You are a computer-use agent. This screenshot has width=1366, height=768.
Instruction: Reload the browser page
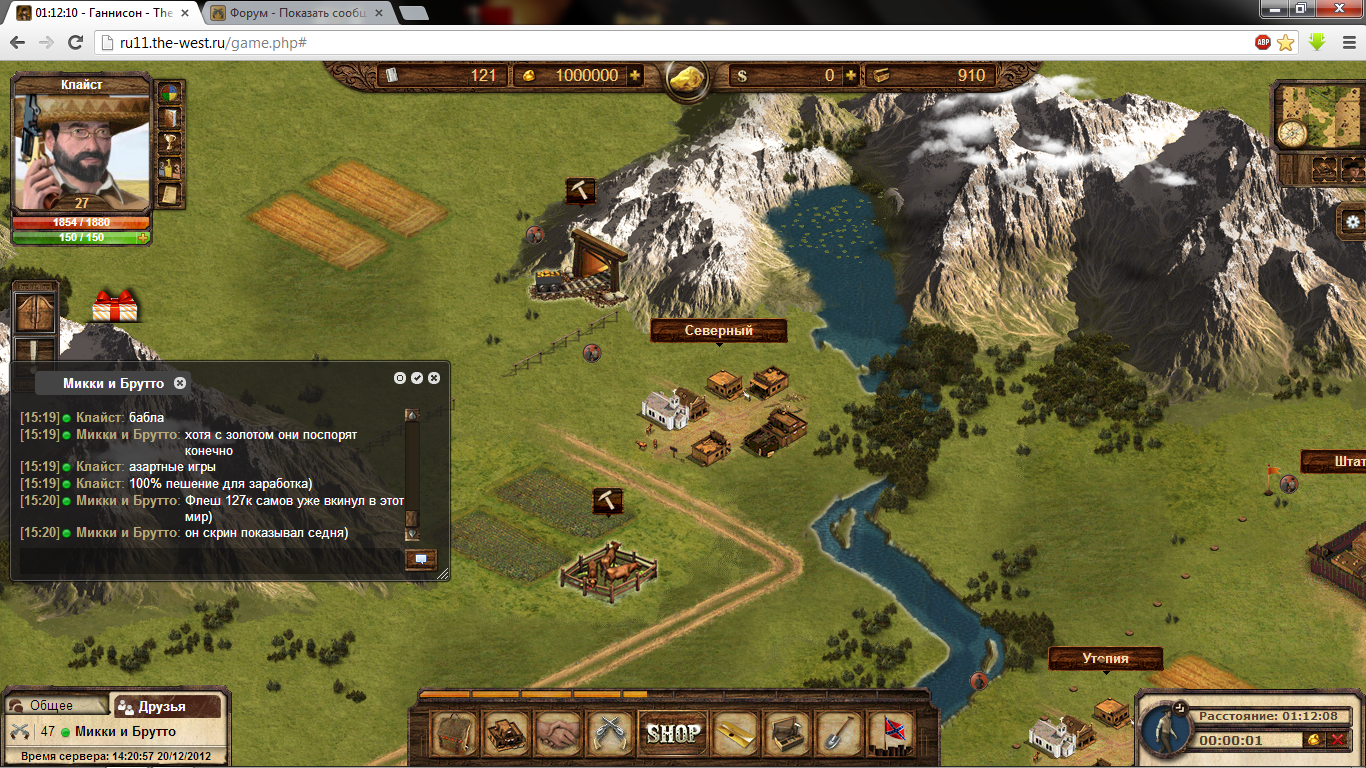tap(75, 43)
